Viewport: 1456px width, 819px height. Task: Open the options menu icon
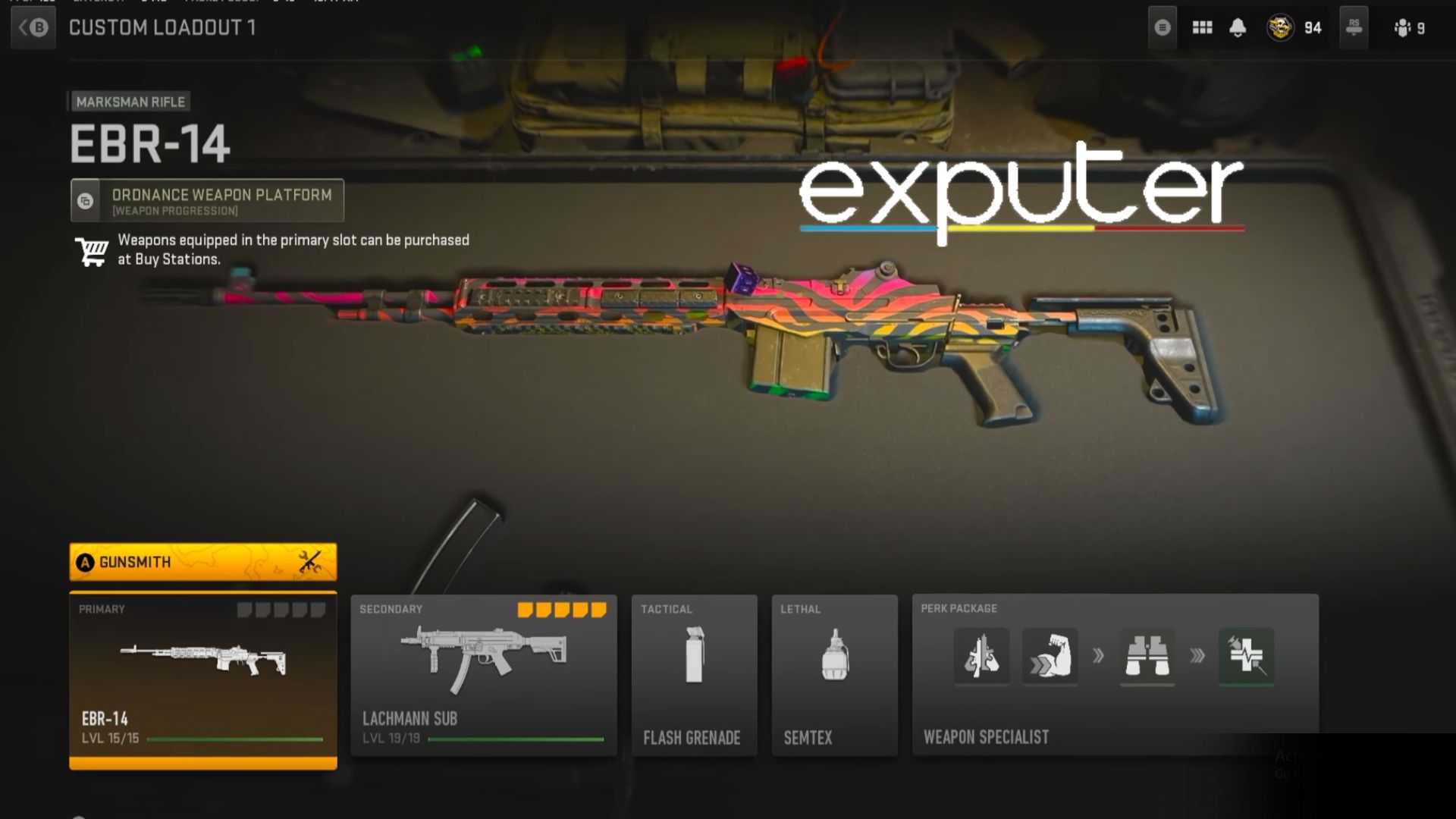point(1162,27)
